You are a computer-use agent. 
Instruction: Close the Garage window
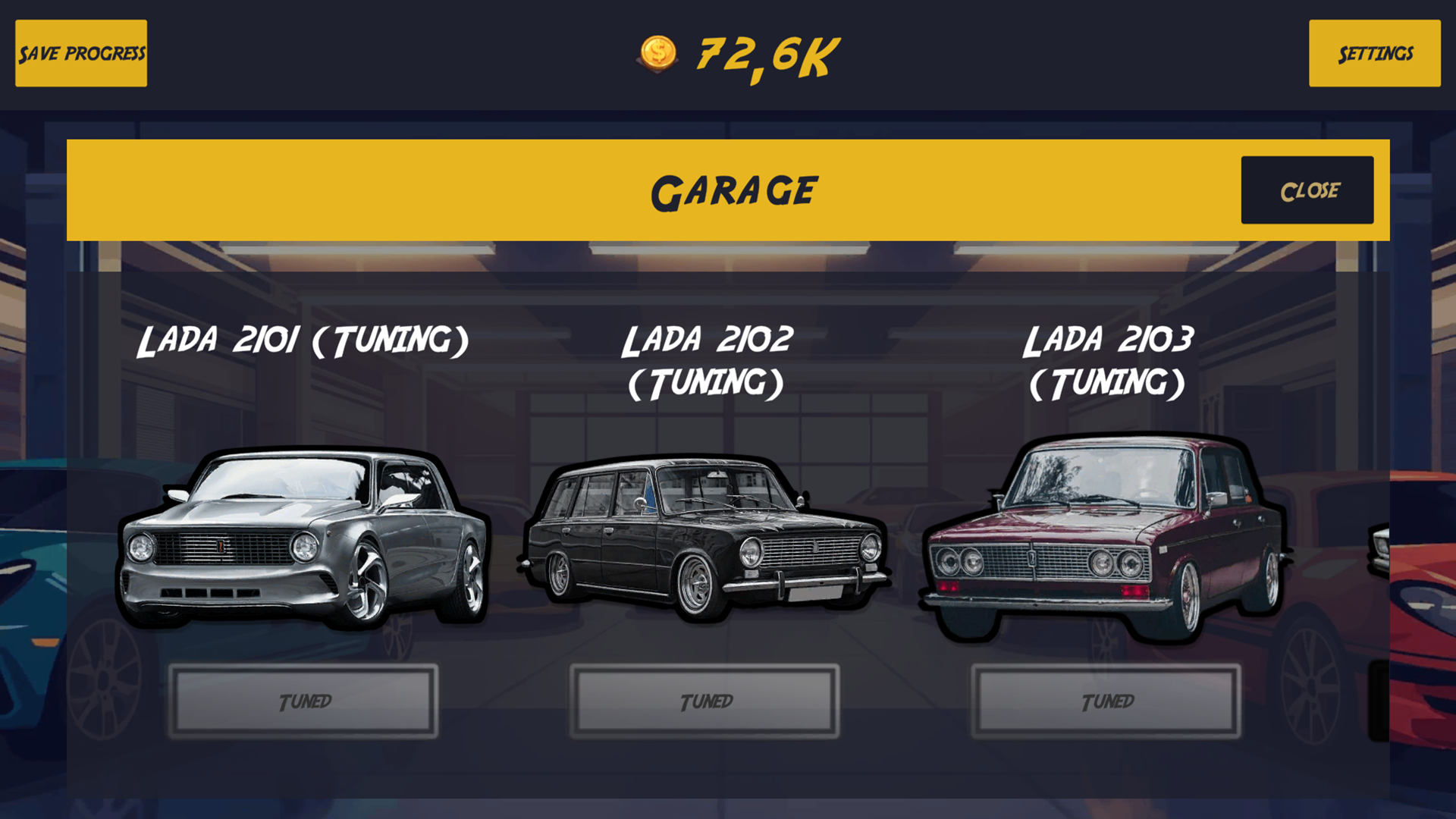1307,190
